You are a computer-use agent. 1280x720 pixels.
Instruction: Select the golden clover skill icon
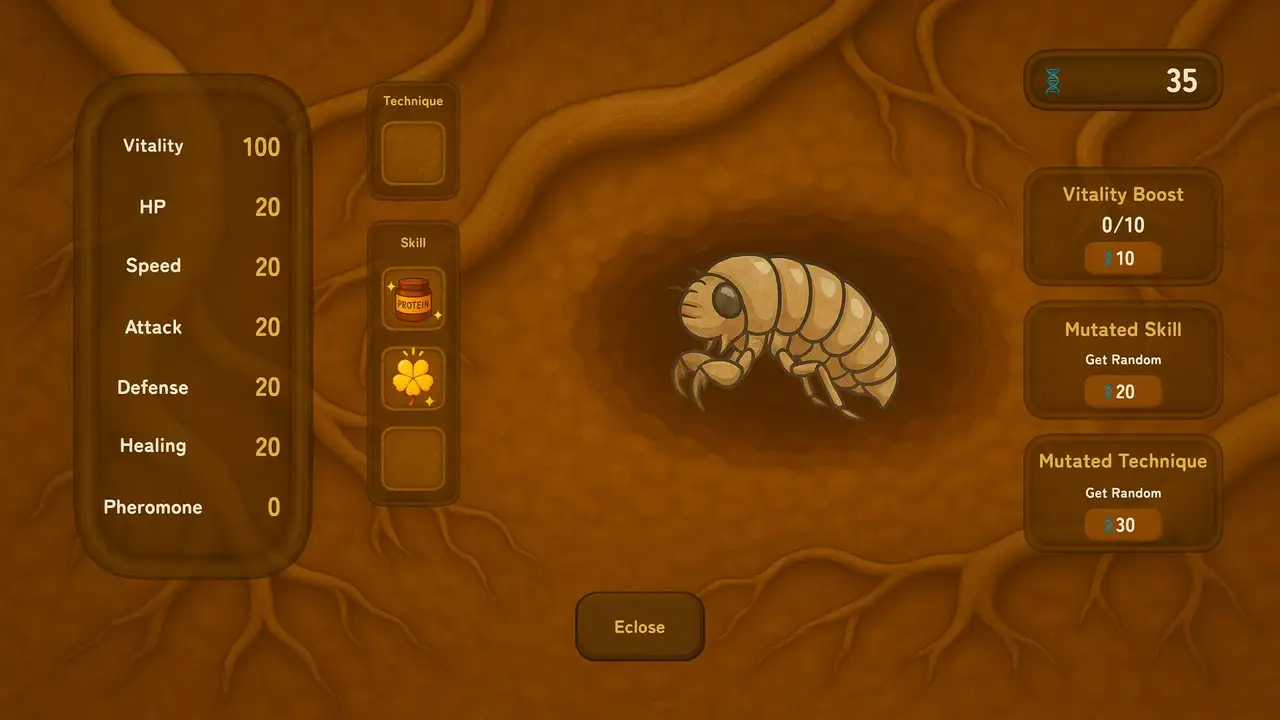tap(413, 377)
